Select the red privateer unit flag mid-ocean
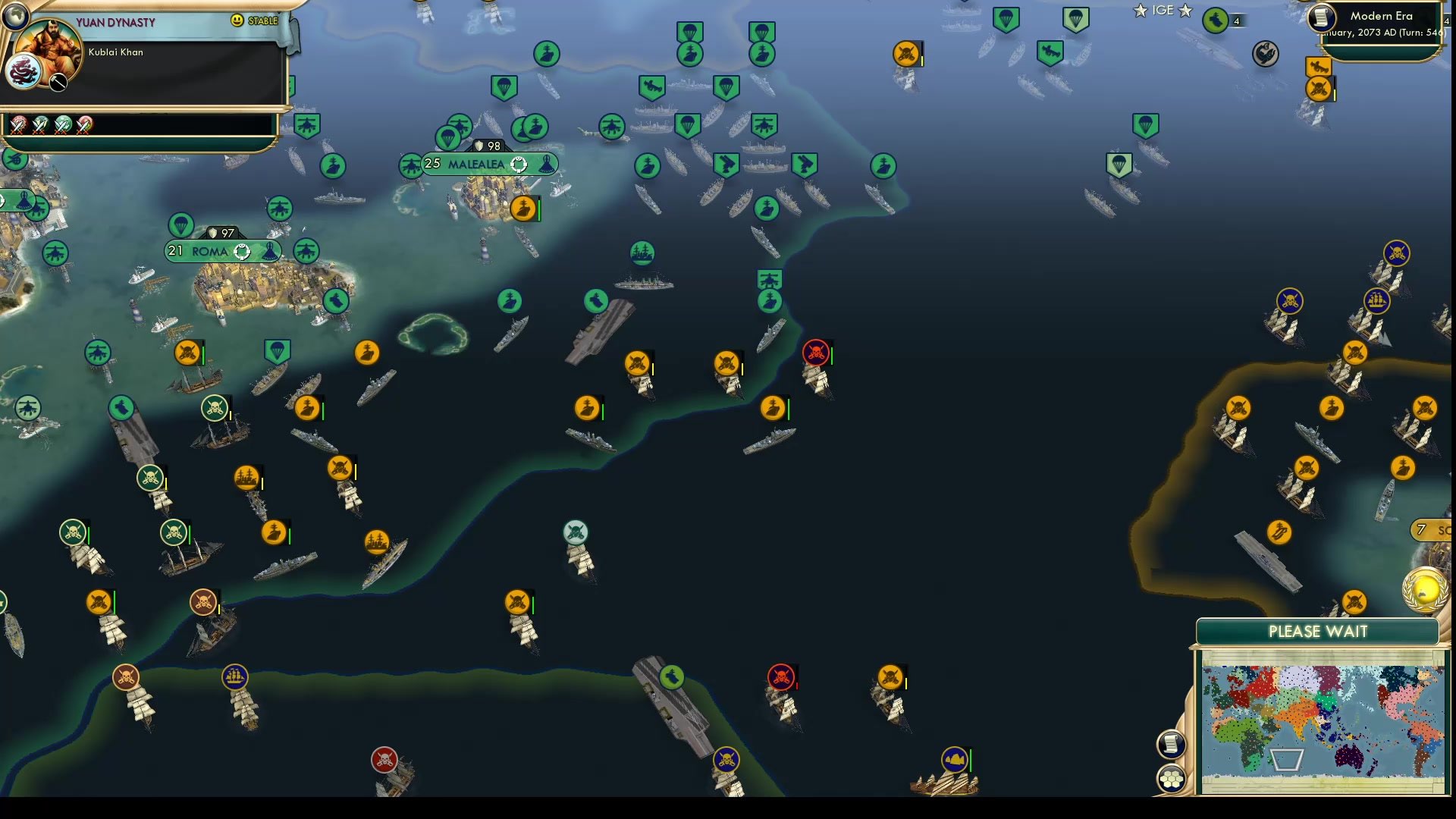The image size is (1456, 819). (814, 352)
